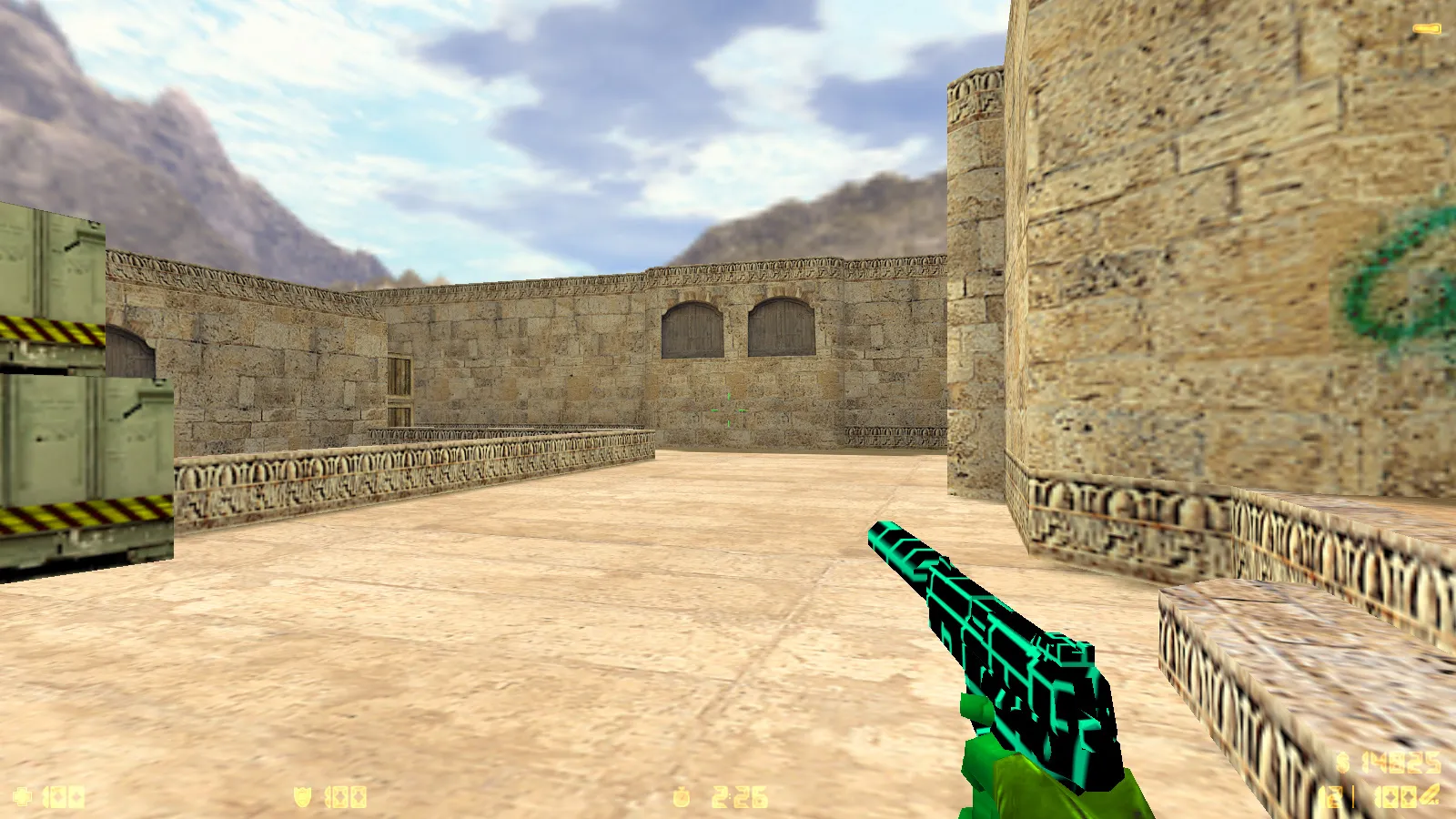Select the round timer clock icon

click(682, 795)
